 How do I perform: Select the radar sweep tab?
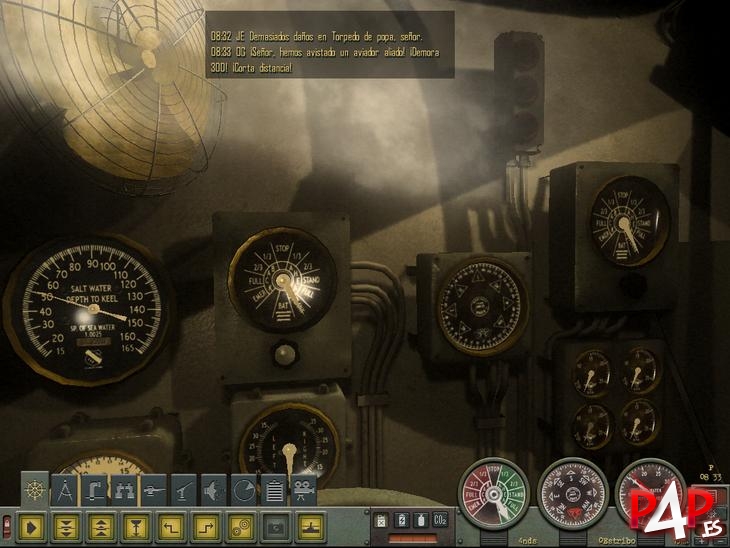[x=243, y=489]
